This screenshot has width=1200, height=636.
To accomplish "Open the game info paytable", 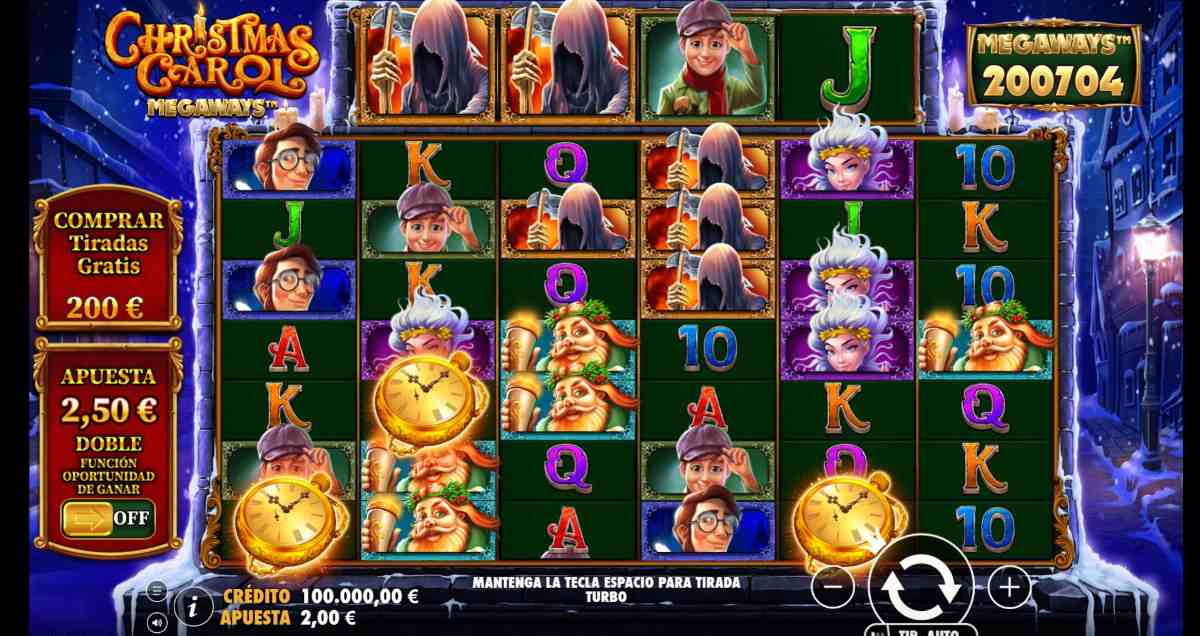I will pos(193,606).
